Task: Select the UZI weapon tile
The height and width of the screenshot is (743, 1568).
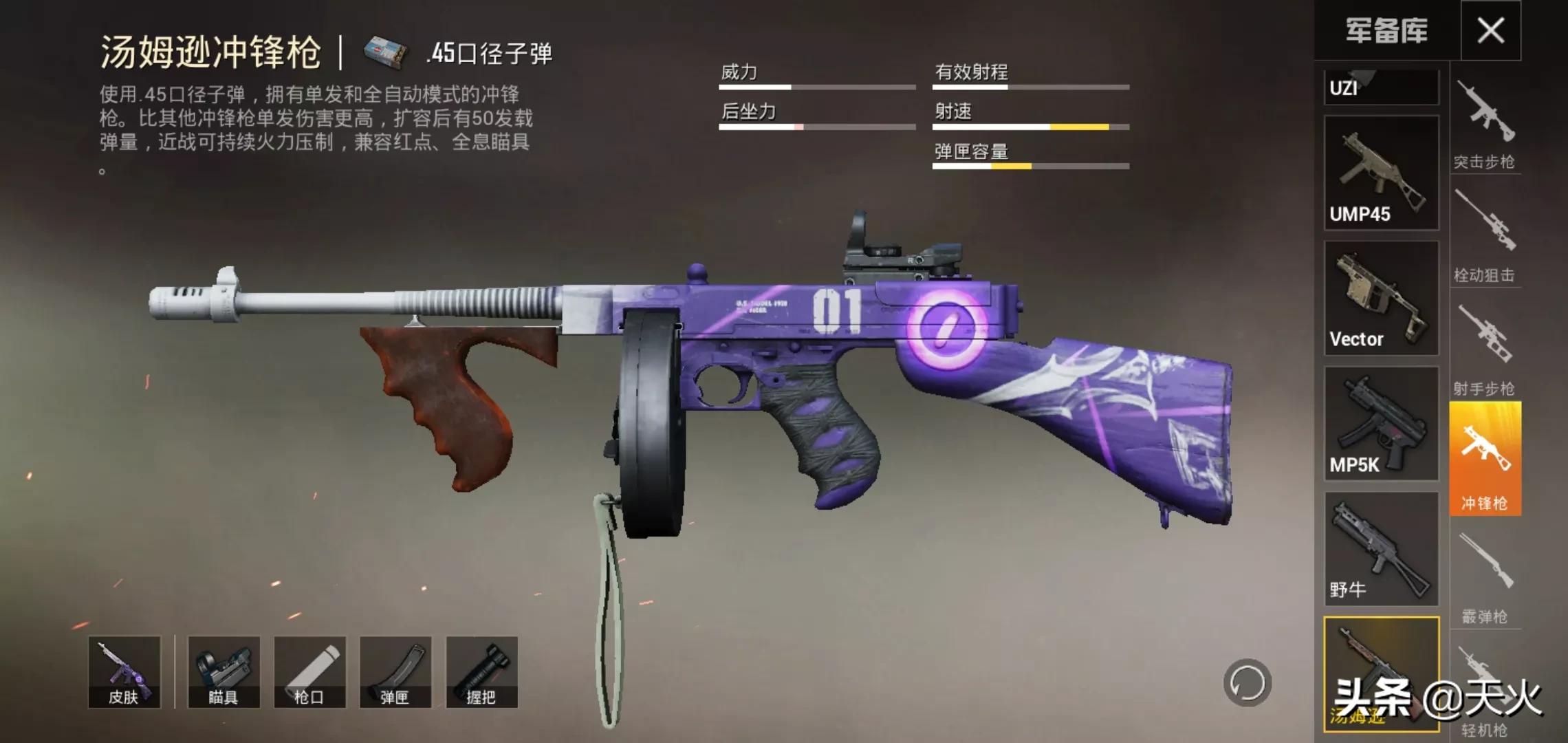Action: [x=1381, y=87]
